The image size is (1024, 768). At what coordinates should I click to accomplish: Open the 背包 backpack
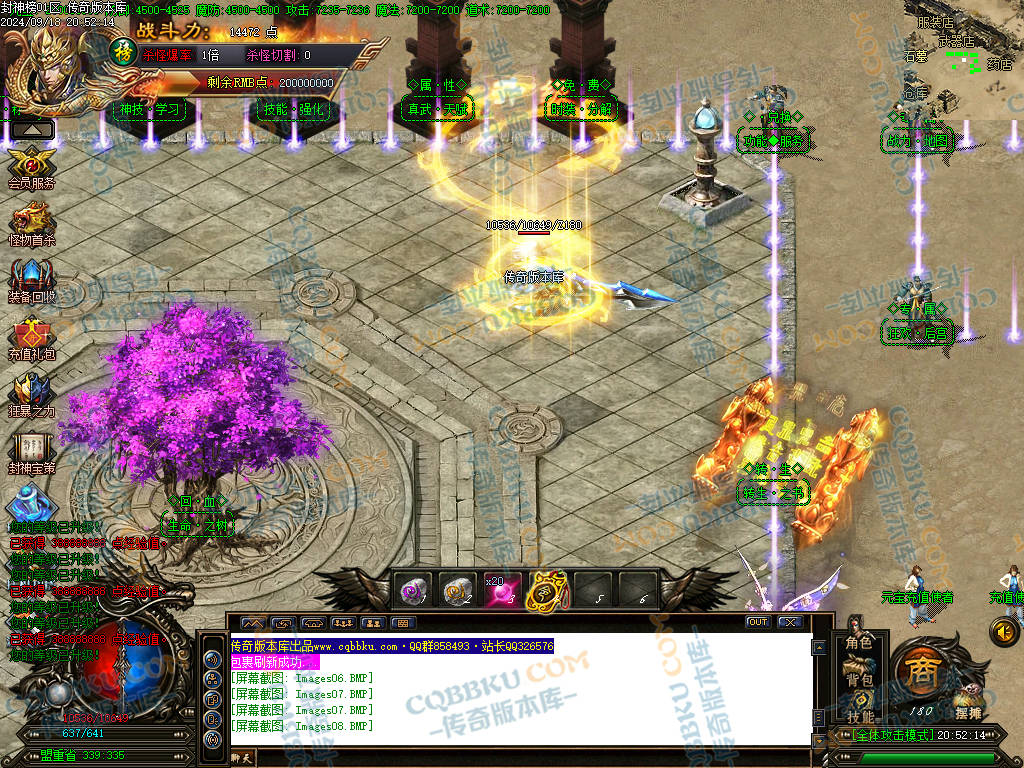(859, 680)
